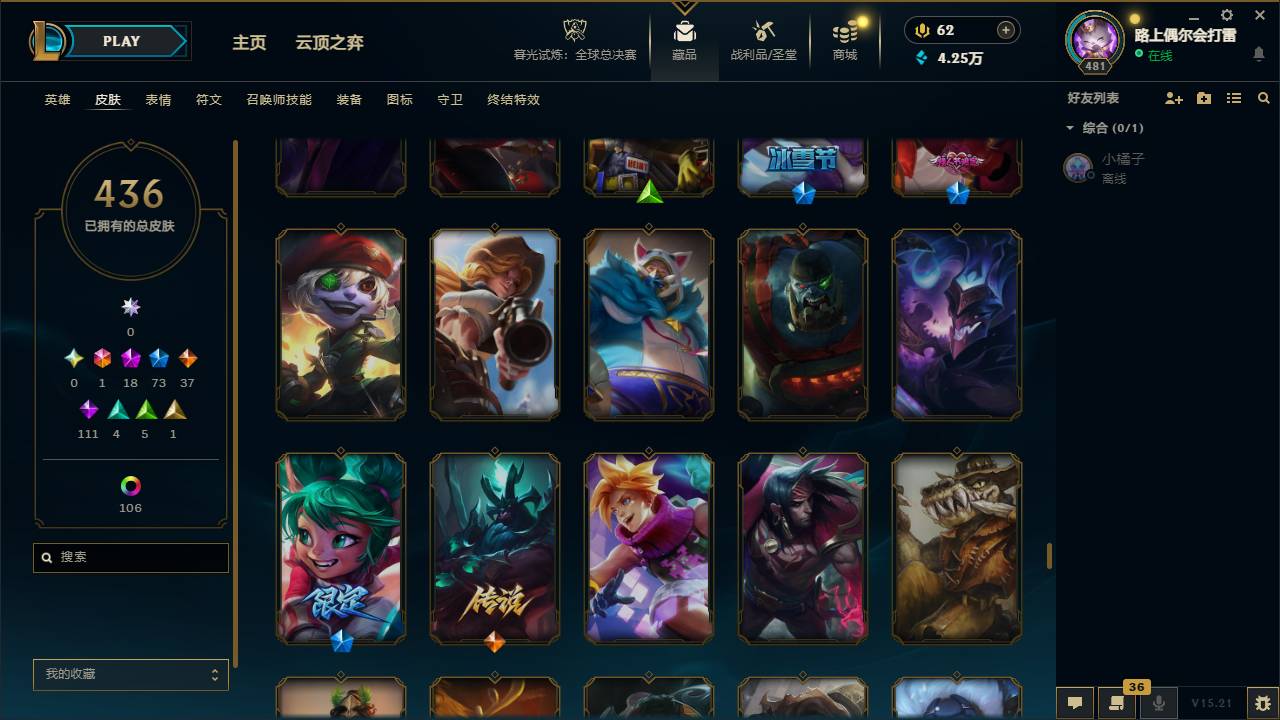Open the friends list search icon
This screenshot has width=1280, height=720.
(1264, 98)
